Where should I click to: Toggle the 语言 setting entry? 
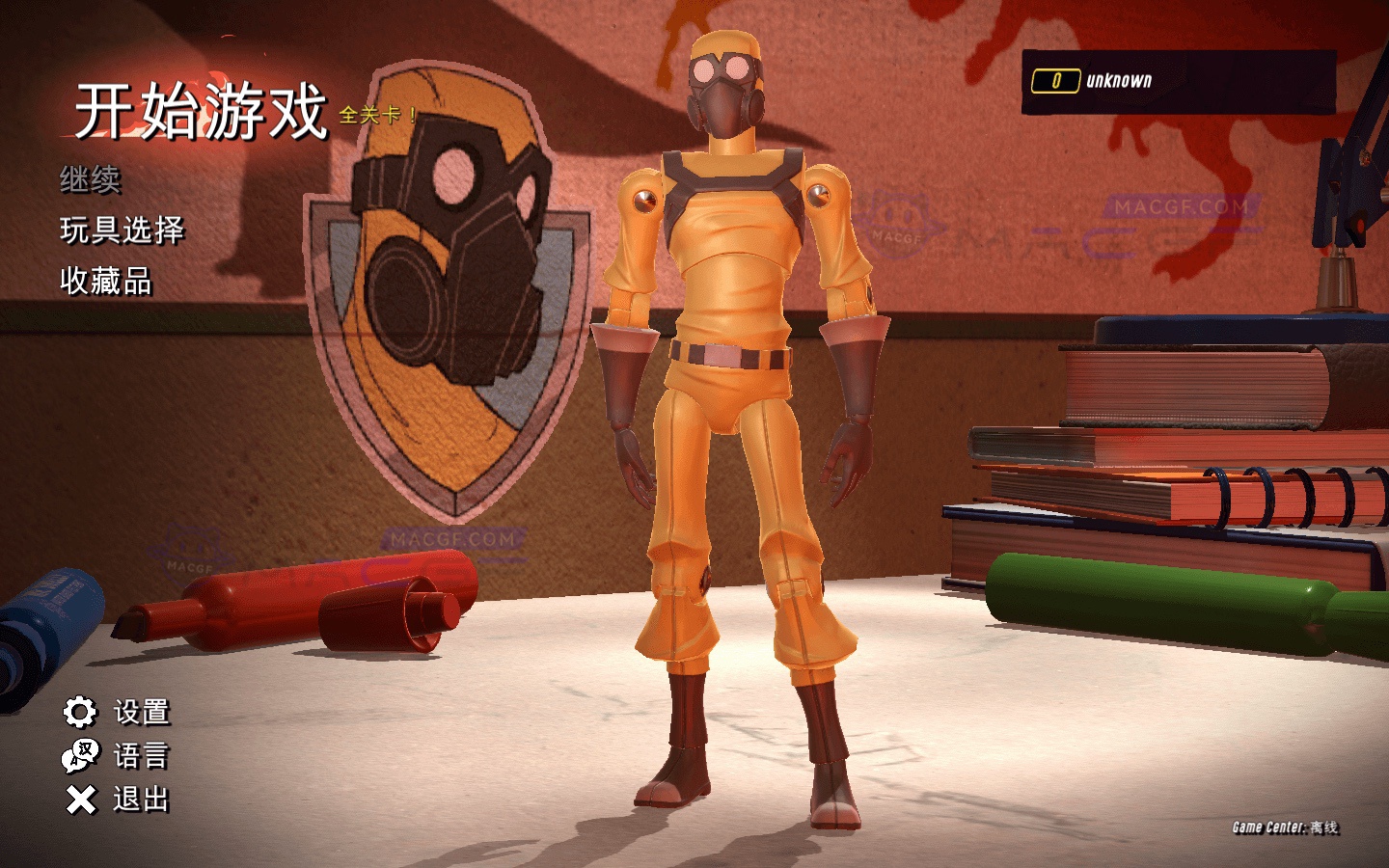(143, 758)
